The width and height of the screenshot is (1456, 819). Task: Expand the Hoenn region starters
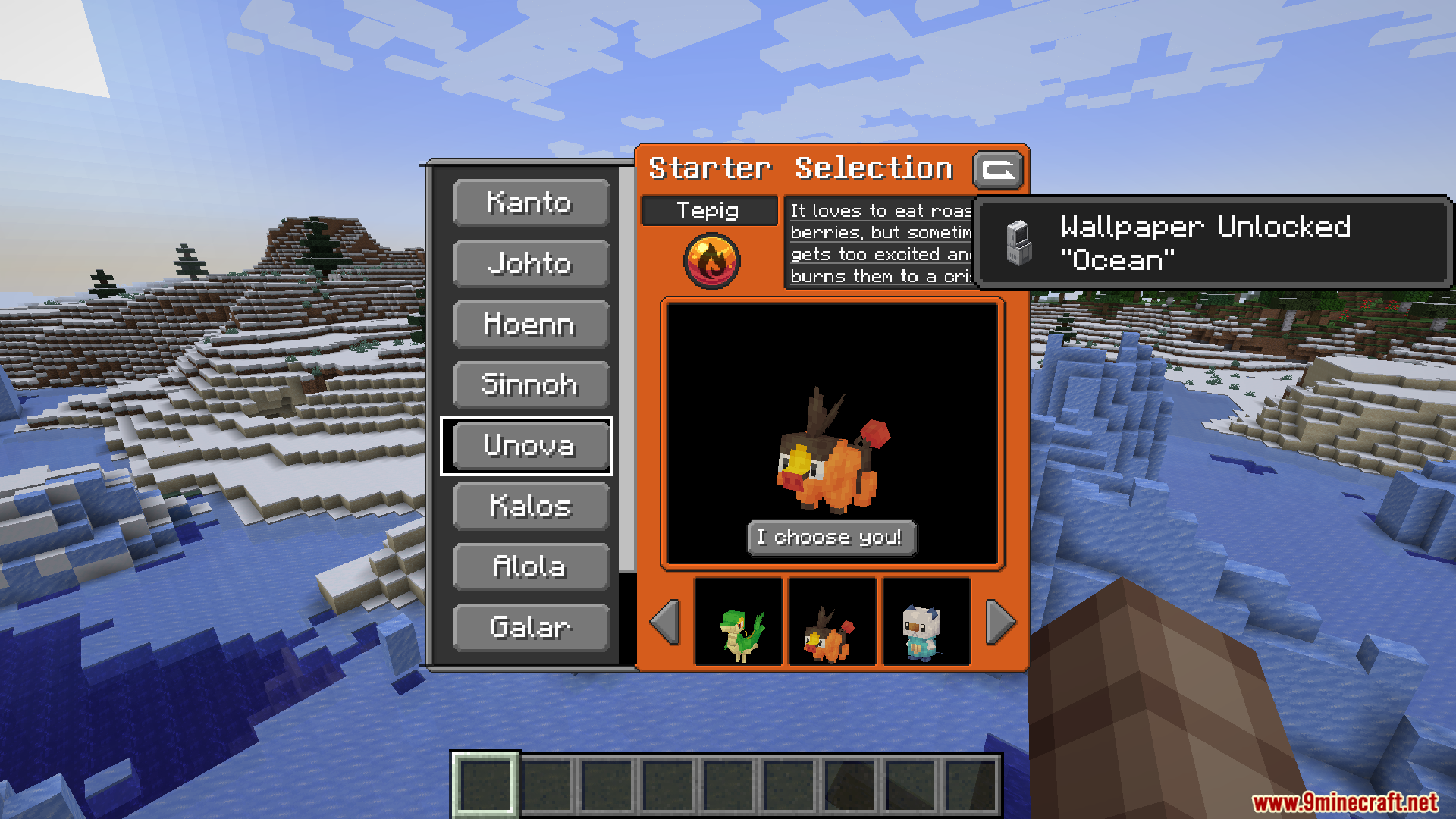click(x=530, y=325)
